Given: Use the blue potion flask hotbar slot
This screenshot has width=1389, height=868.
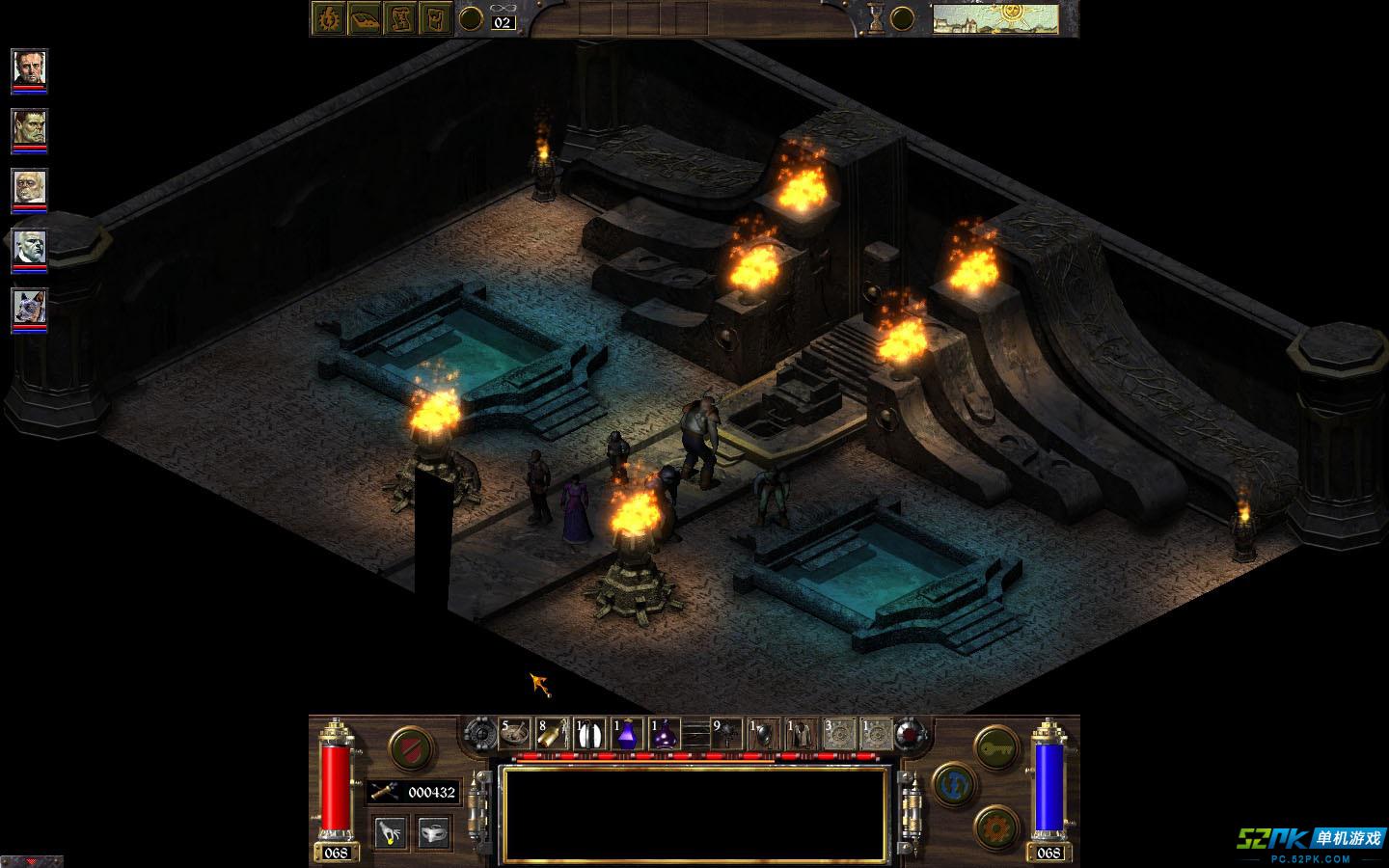Looking at the screenshot, I should click(x=627, y=734).
